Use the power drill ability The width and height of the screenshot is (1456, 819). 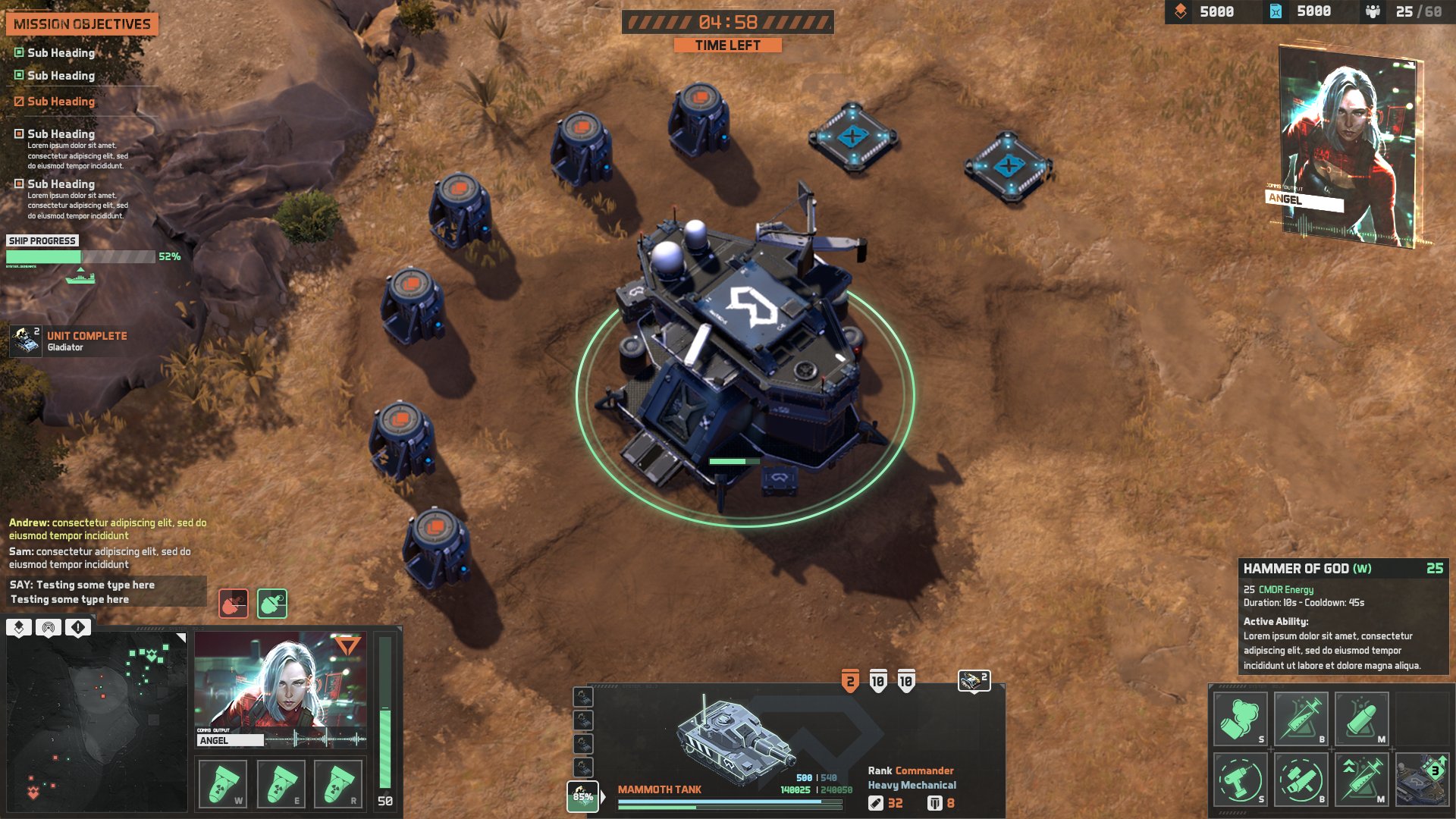1240,779
